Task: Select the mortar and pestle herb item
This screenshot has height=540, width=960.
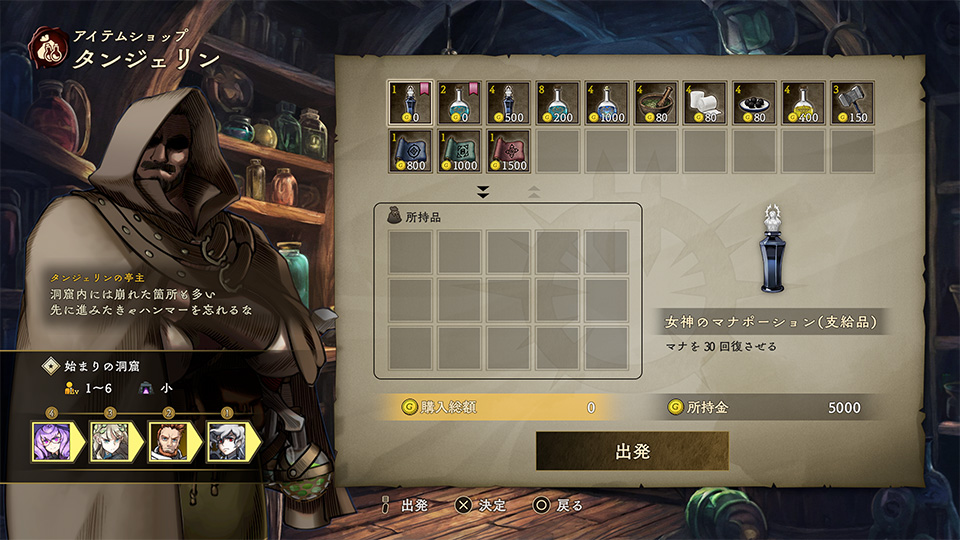Action: click(654, 103)
